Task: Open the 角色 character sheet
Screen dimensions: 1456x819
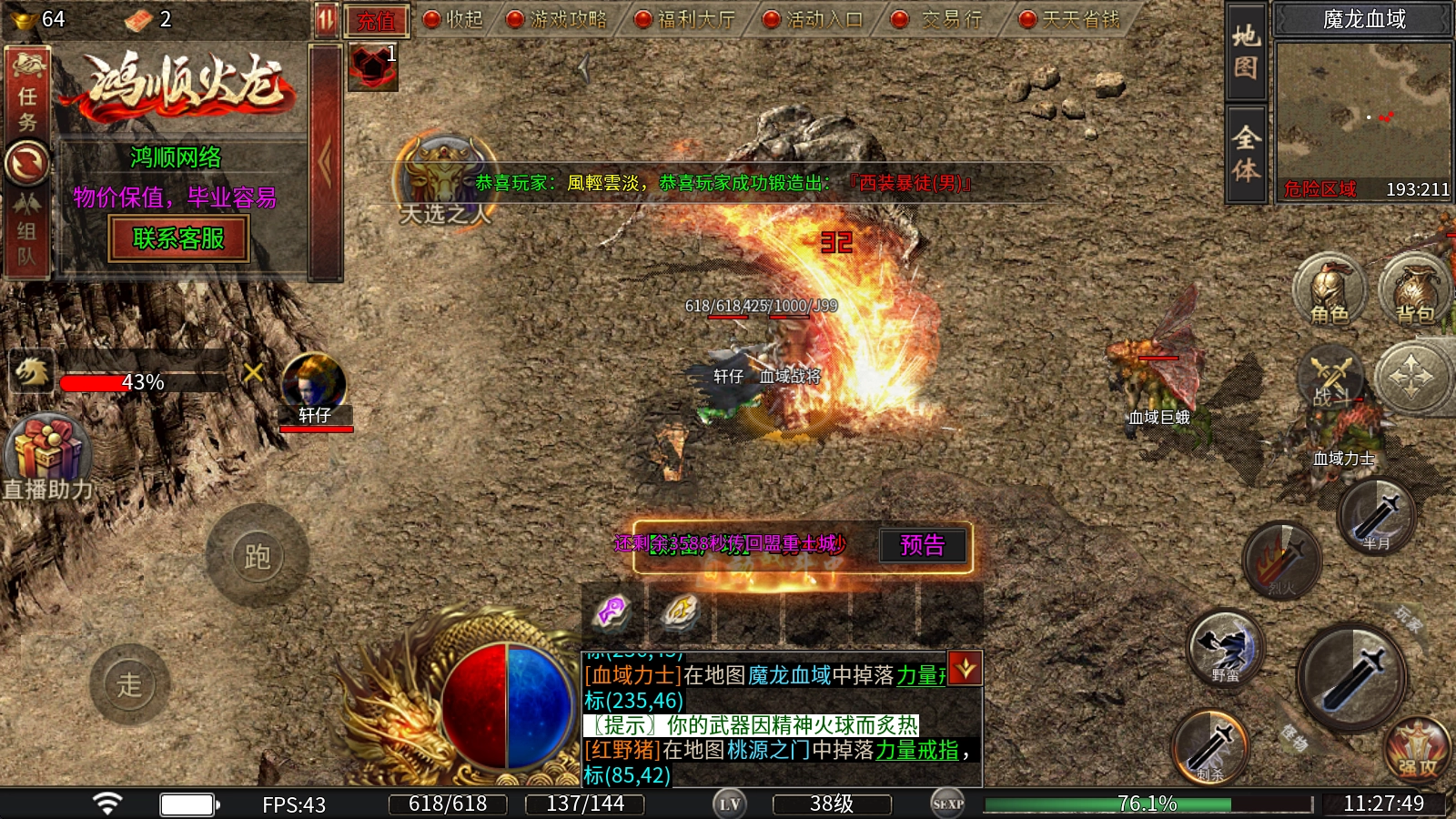Action: [x=1329, y=291]
